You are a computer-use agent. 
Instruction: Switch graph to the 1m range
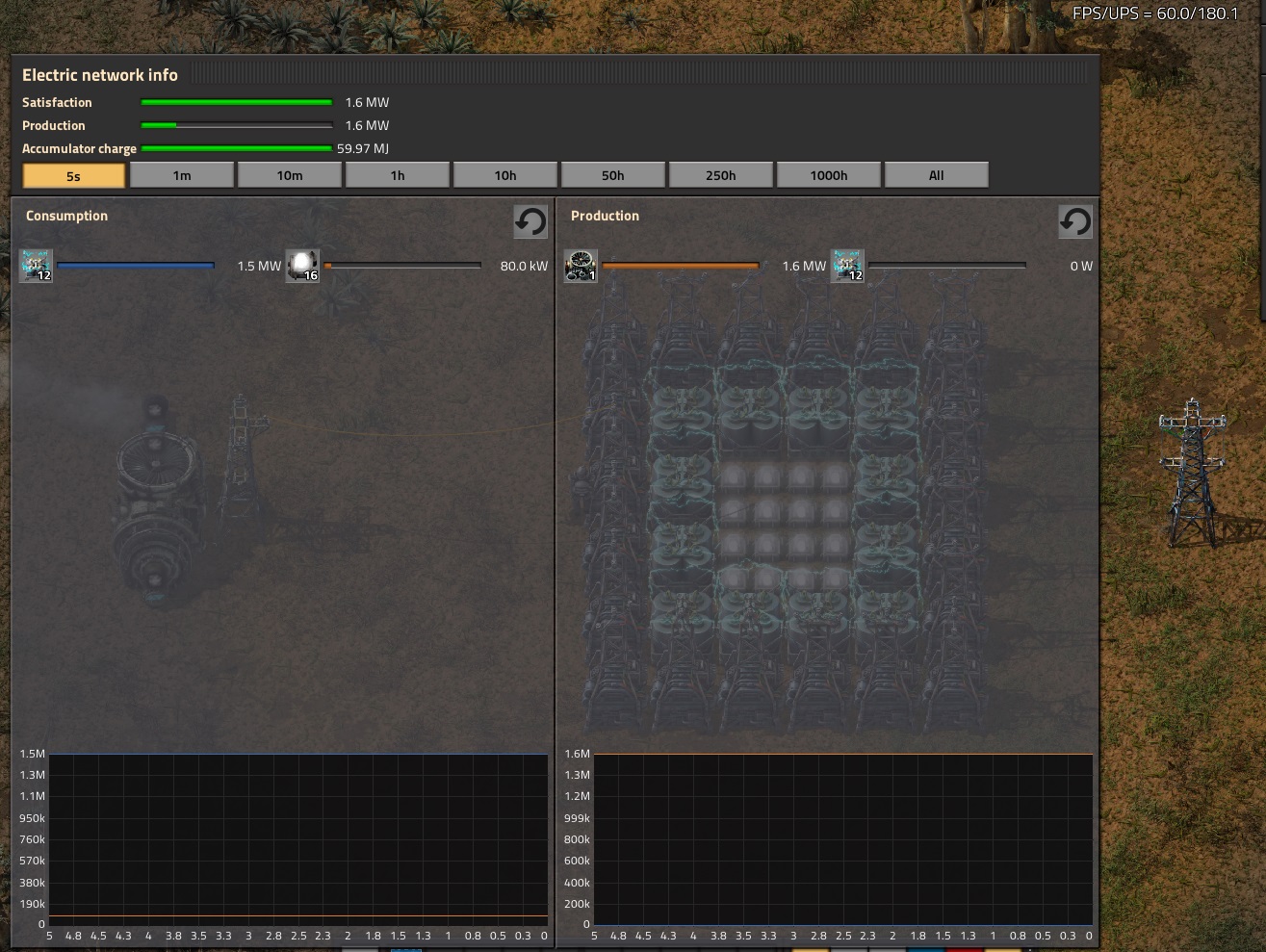(182, 175)
